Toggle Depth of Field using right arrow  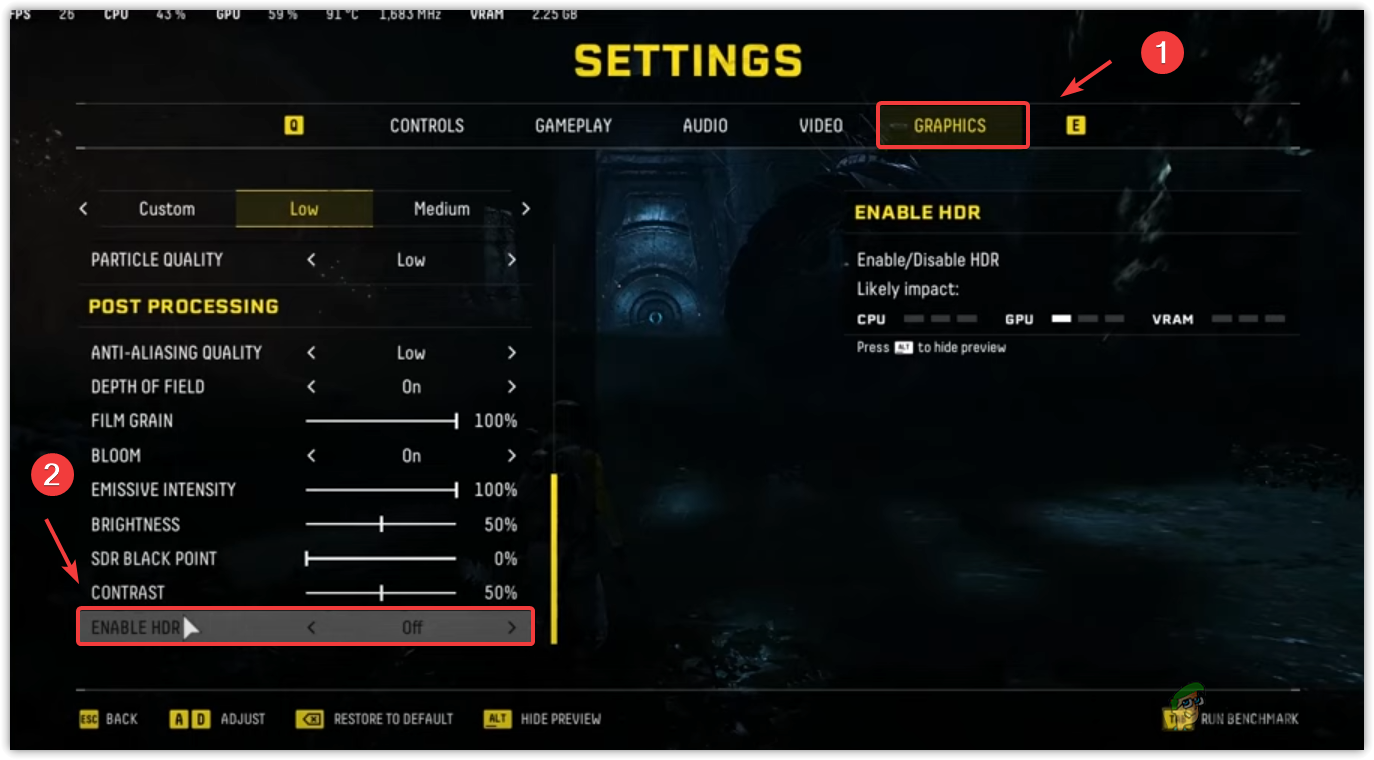512,387
